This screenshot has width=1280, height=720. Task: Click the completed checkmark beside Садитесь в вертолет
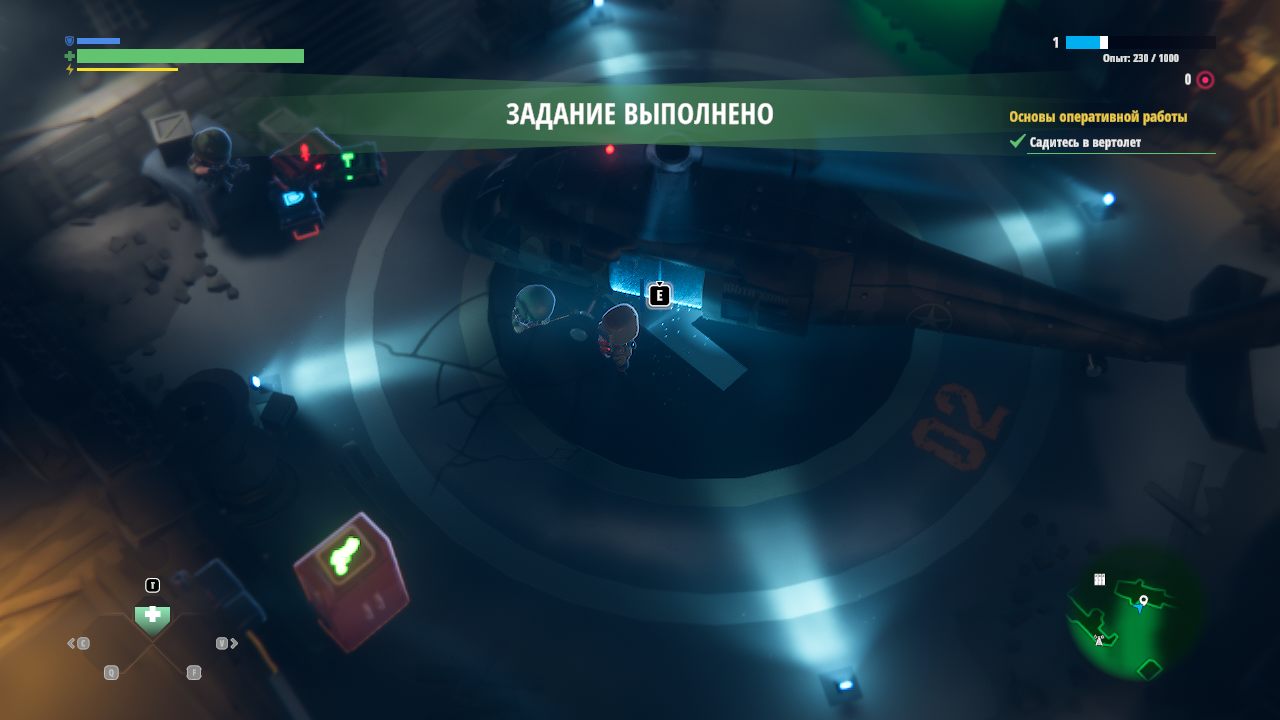tap(1018, 143)
